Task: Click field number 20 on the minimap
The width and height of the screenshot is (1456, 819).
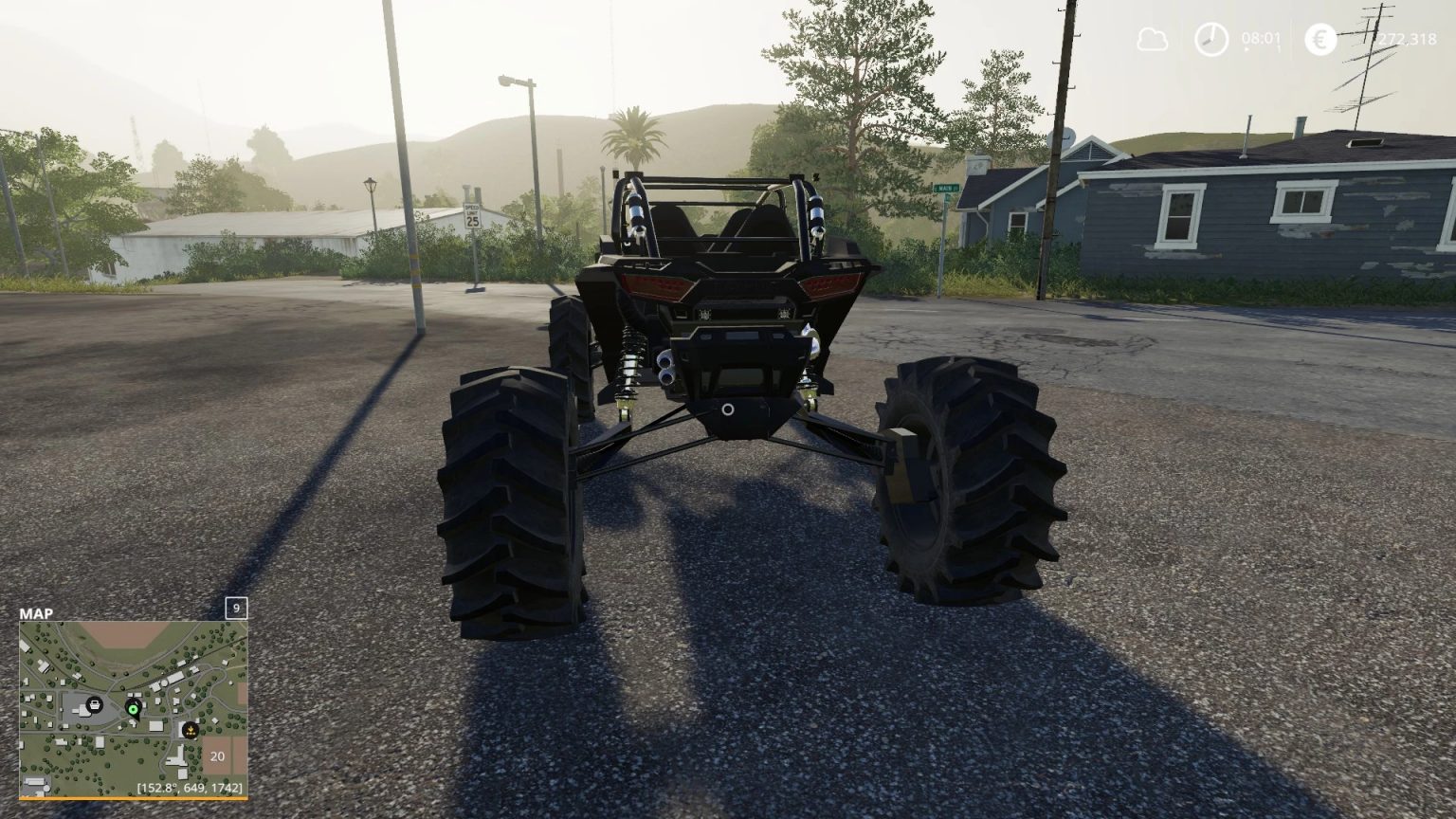Action: click(217, 755)
